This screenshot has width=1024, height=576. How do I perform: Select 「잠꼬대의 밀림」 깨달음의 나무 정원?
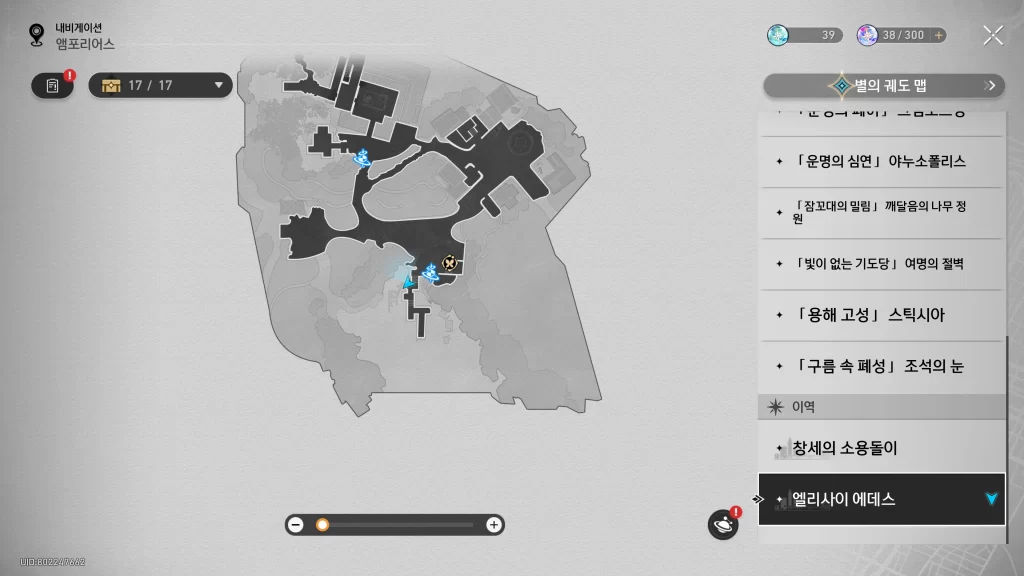(880, 212)
